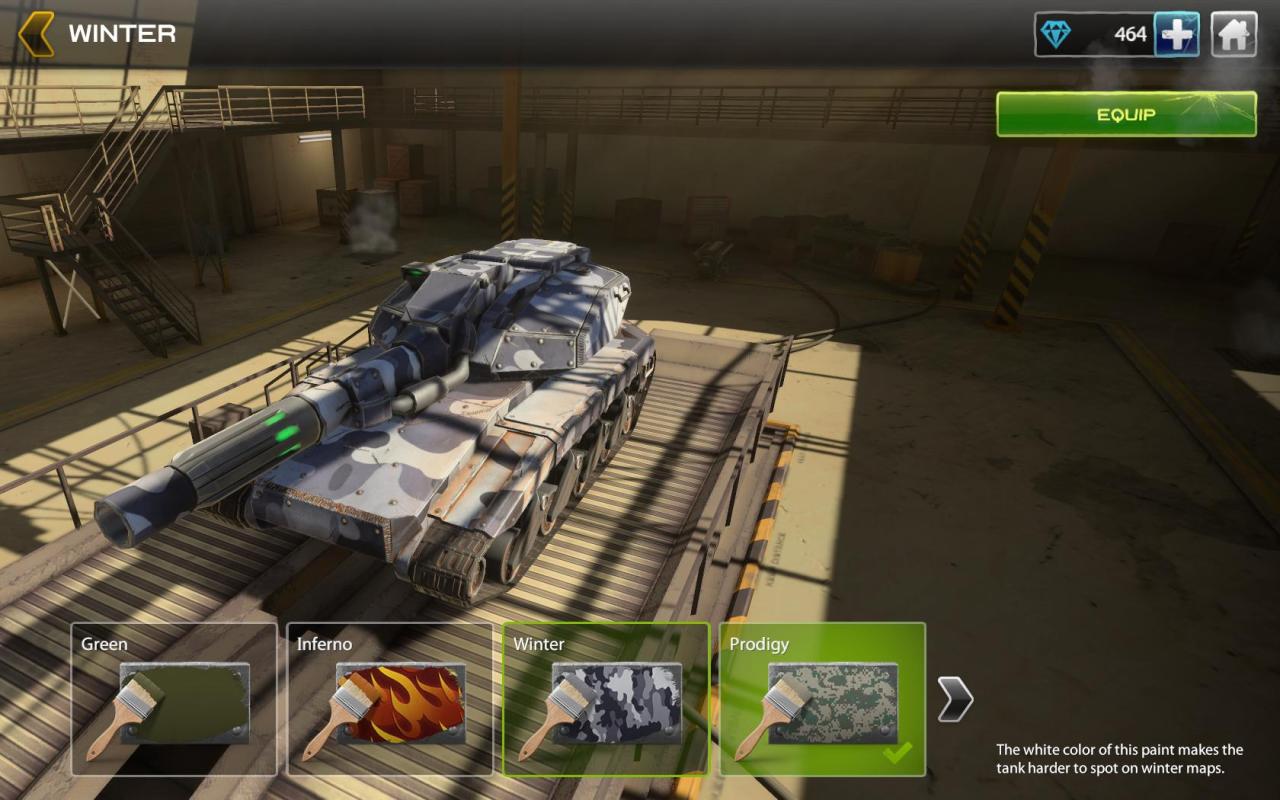The height and width of the screenshot is (800, 1280).
Task: Return to the home screen
Action: [x=1234, y=35]
